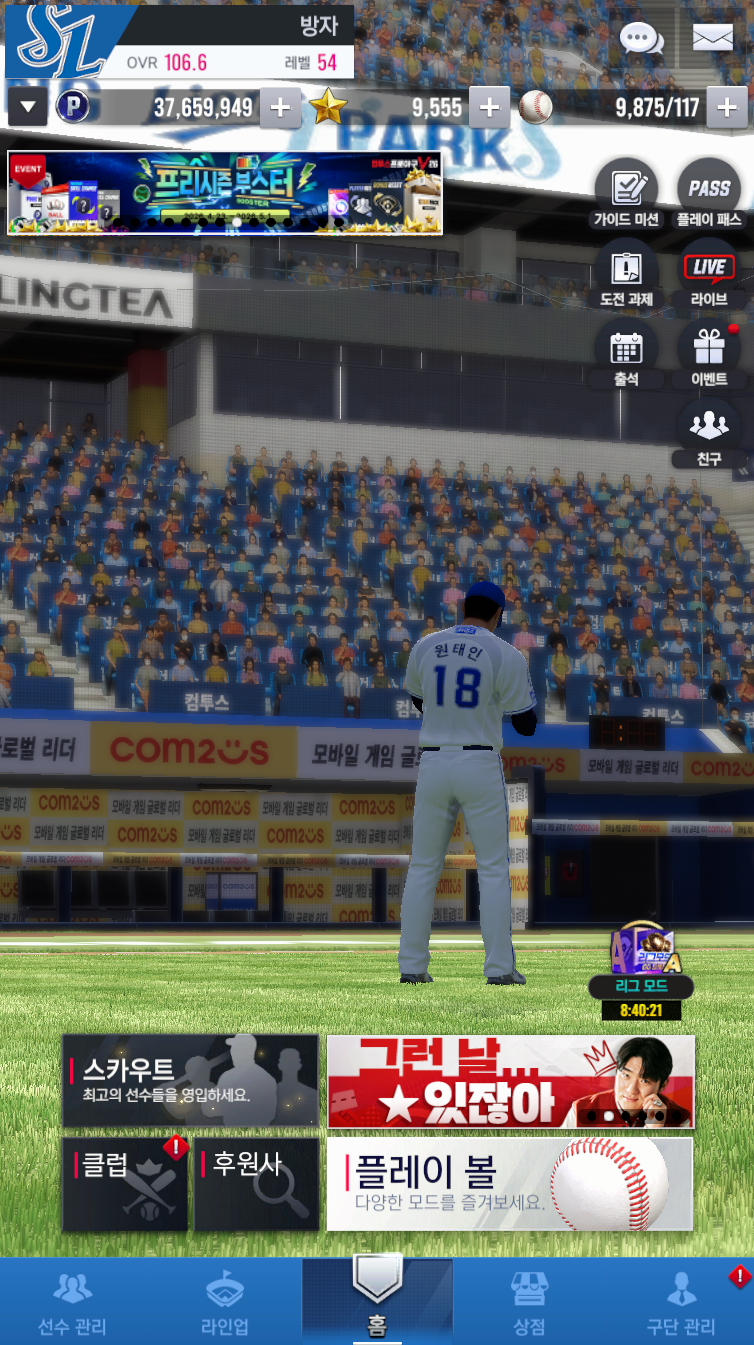Open the 스카우트 scout menu
Image resolution: width=754 pixels, height=1345 pixels.
click(190, 1080)
